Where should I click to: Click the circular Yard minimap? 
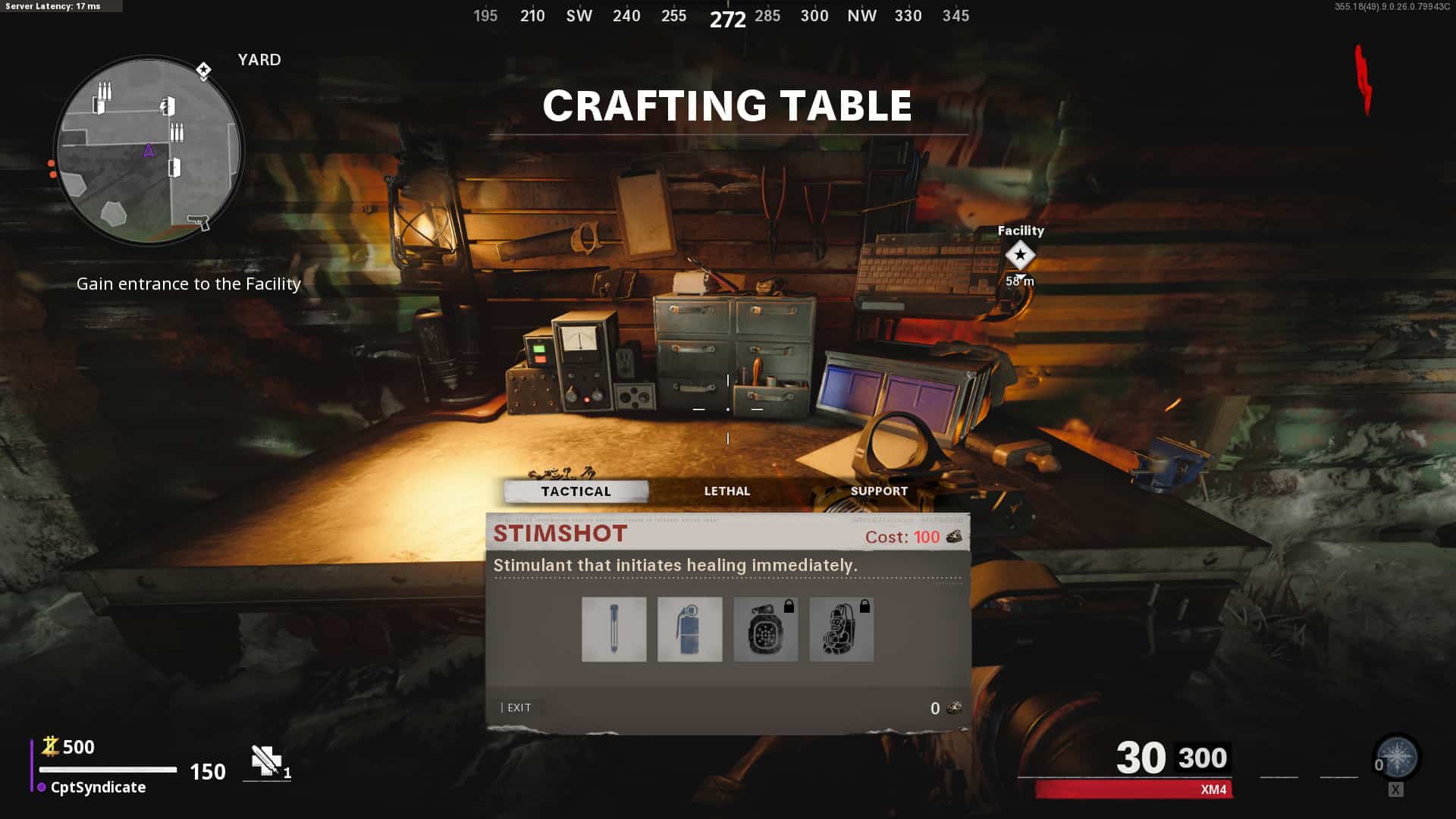click(149, 150)
